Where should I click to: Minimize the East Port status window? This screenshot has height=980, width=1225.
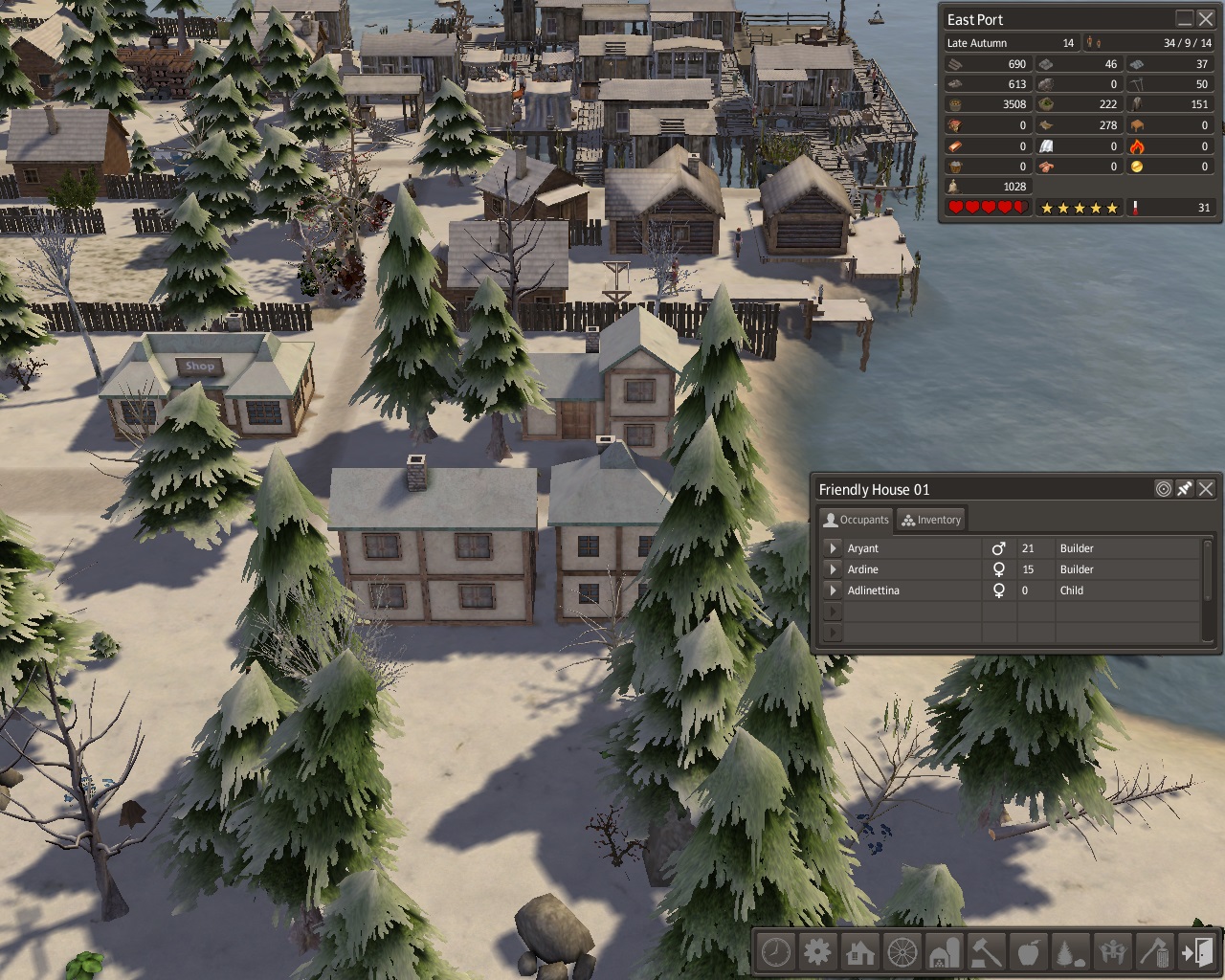click(x=1184, y=19)
